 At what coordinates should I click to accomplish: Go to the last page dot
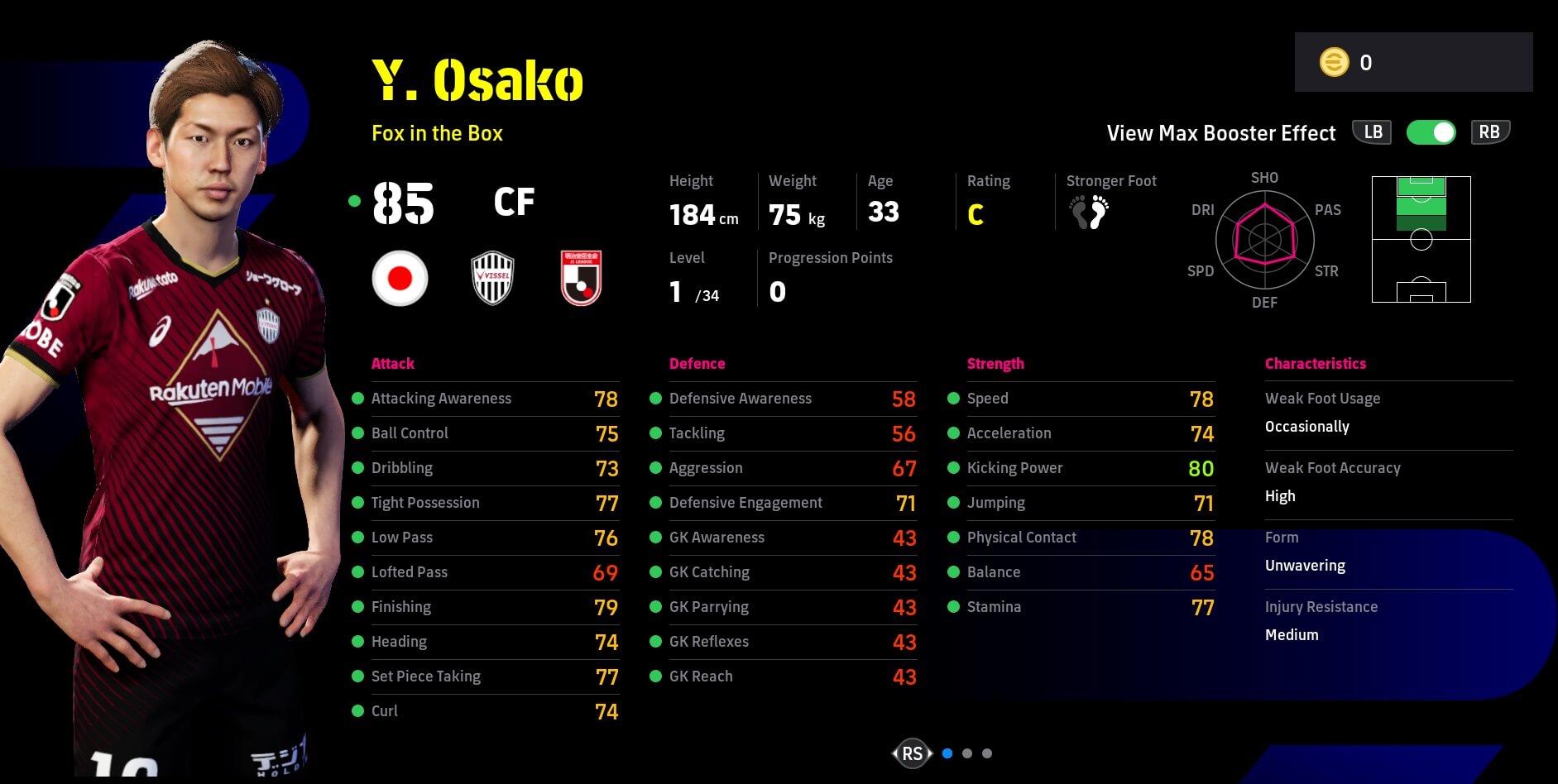(x=987, y=753)
